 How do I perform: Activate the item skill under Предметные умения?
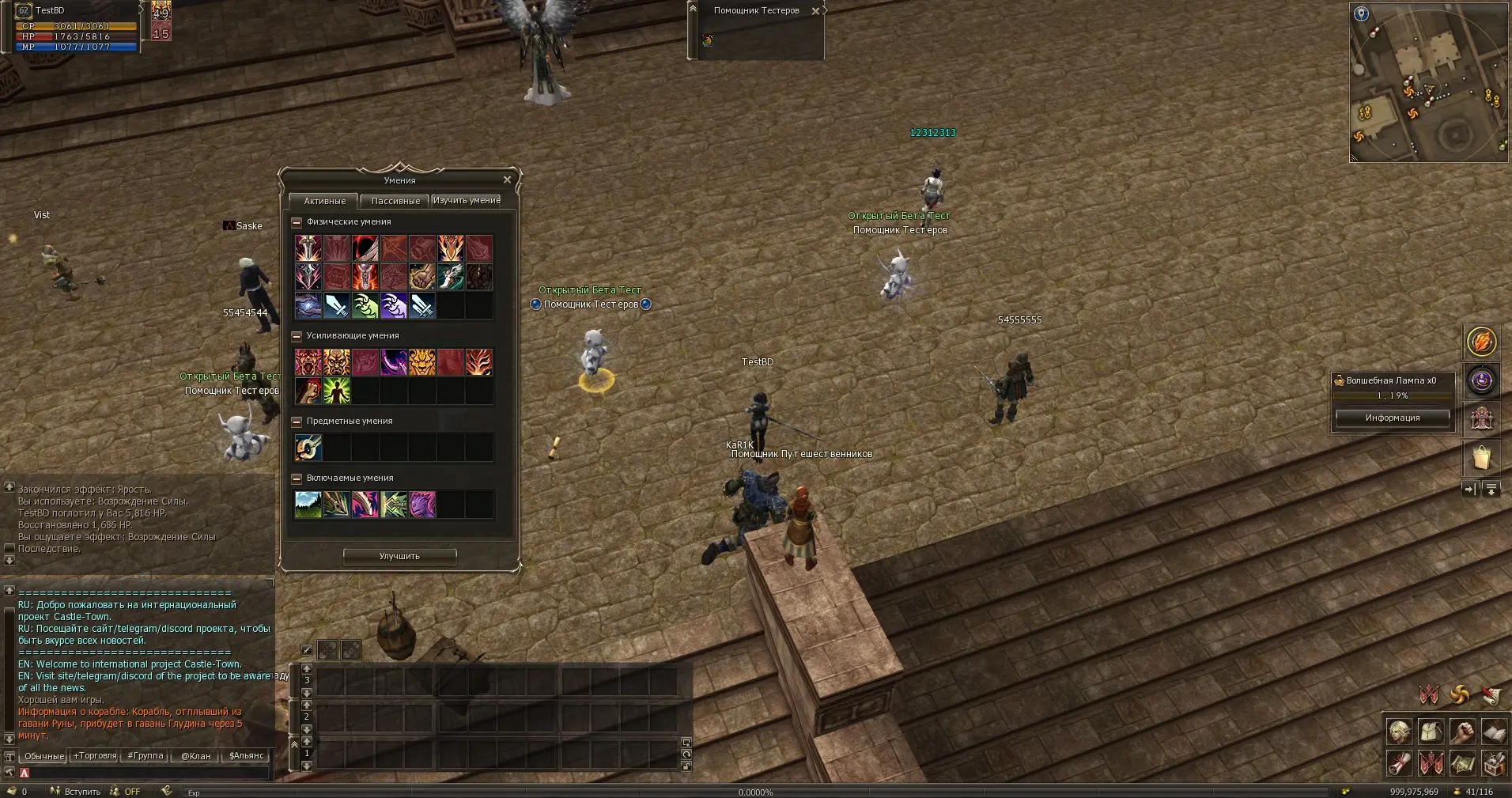(x=308, y=448)
